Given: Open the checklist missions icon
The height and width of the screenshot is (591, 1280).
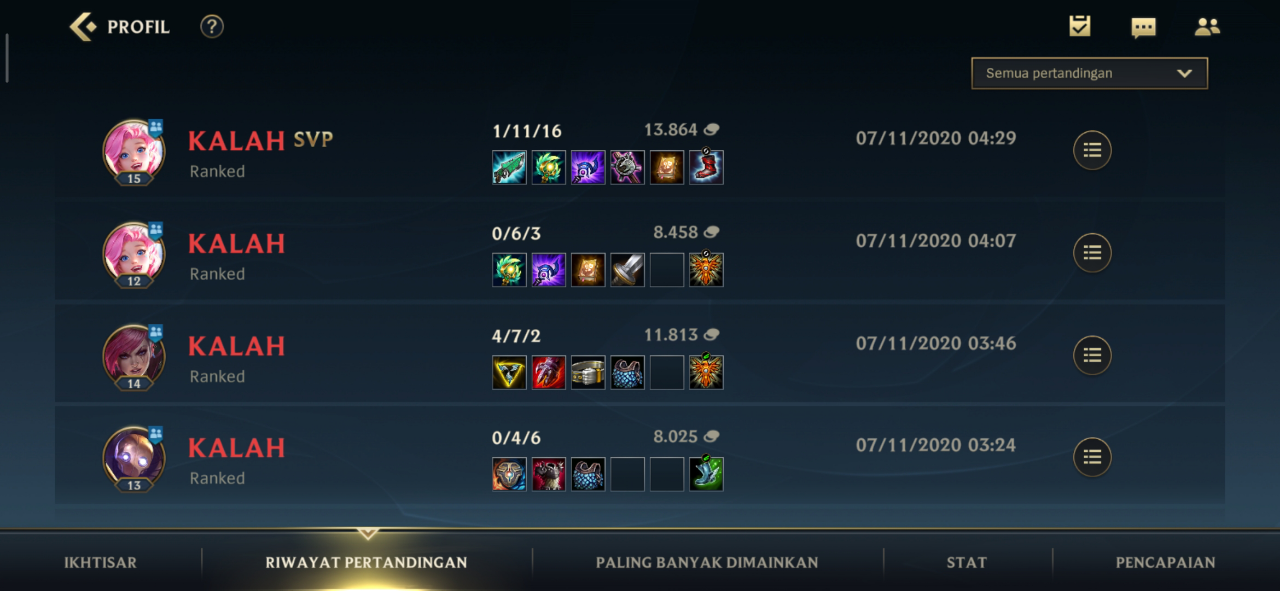Looking at the screenshot, I should pyautogui.click(x=1080, y=27).
